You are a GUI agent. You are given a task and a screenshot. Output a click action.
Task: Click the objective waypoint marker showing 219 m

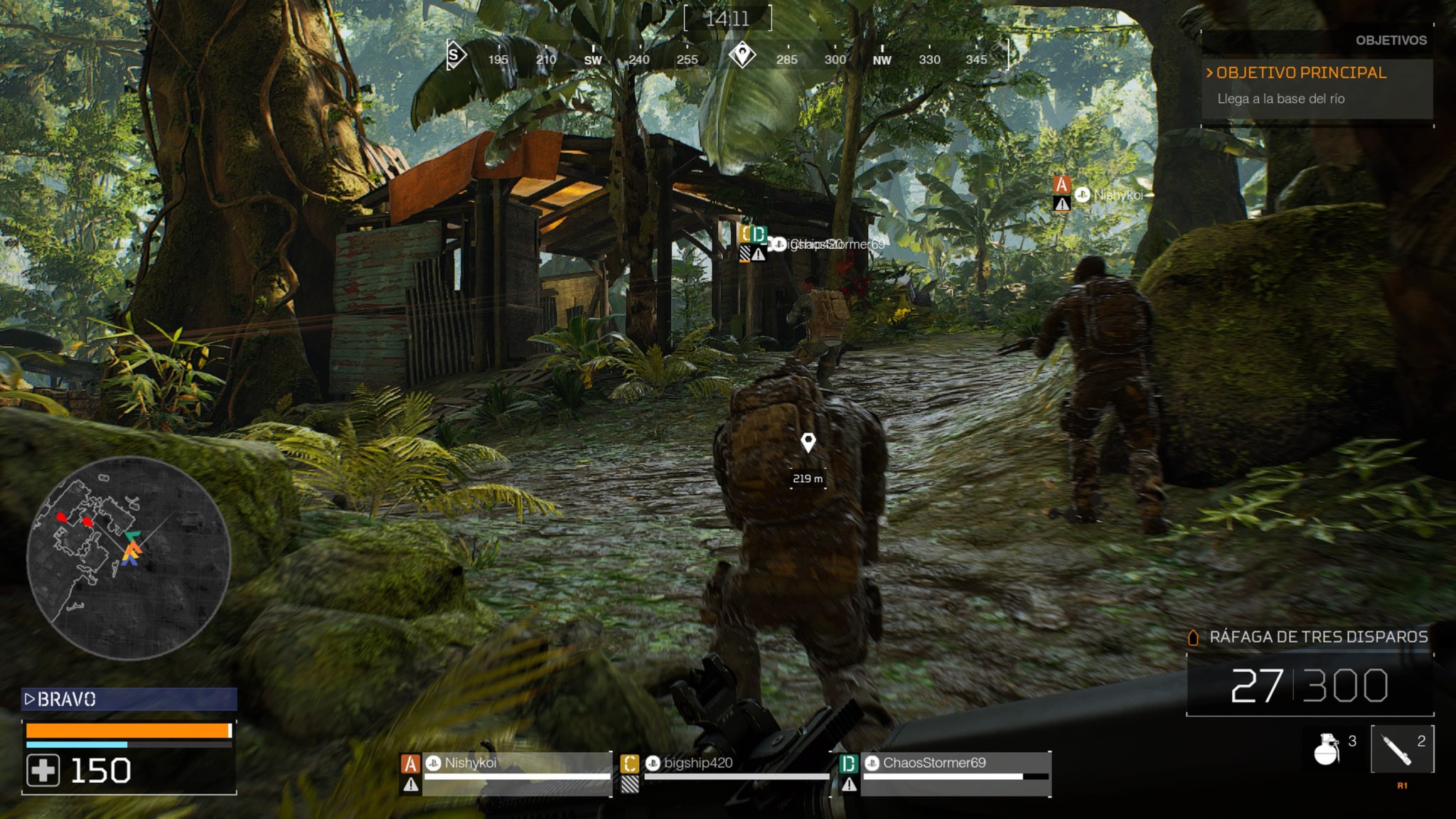click(x=808, y=443)
